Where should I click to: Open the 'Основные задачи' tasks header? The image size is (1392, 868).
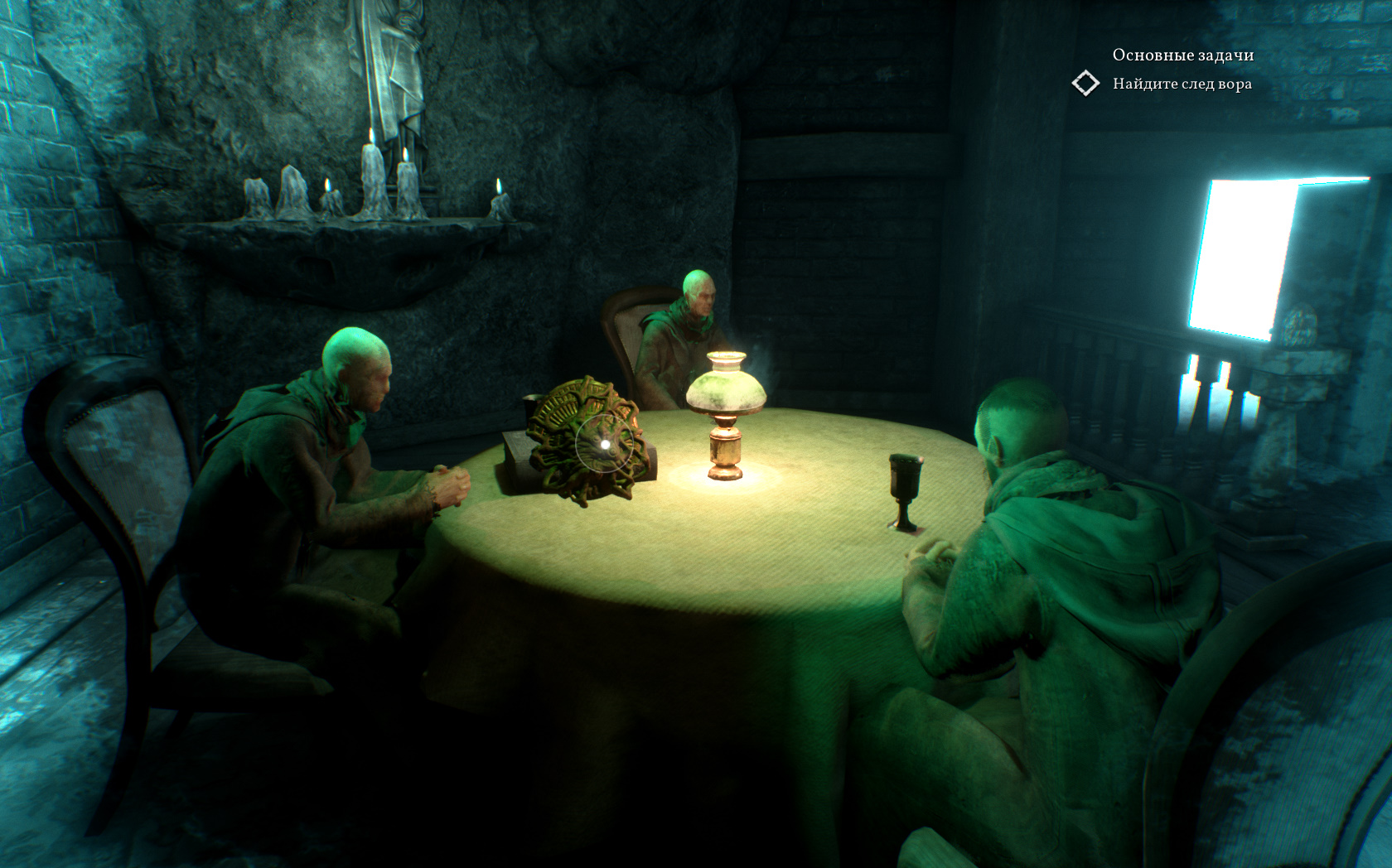(x=1182, y=55)
